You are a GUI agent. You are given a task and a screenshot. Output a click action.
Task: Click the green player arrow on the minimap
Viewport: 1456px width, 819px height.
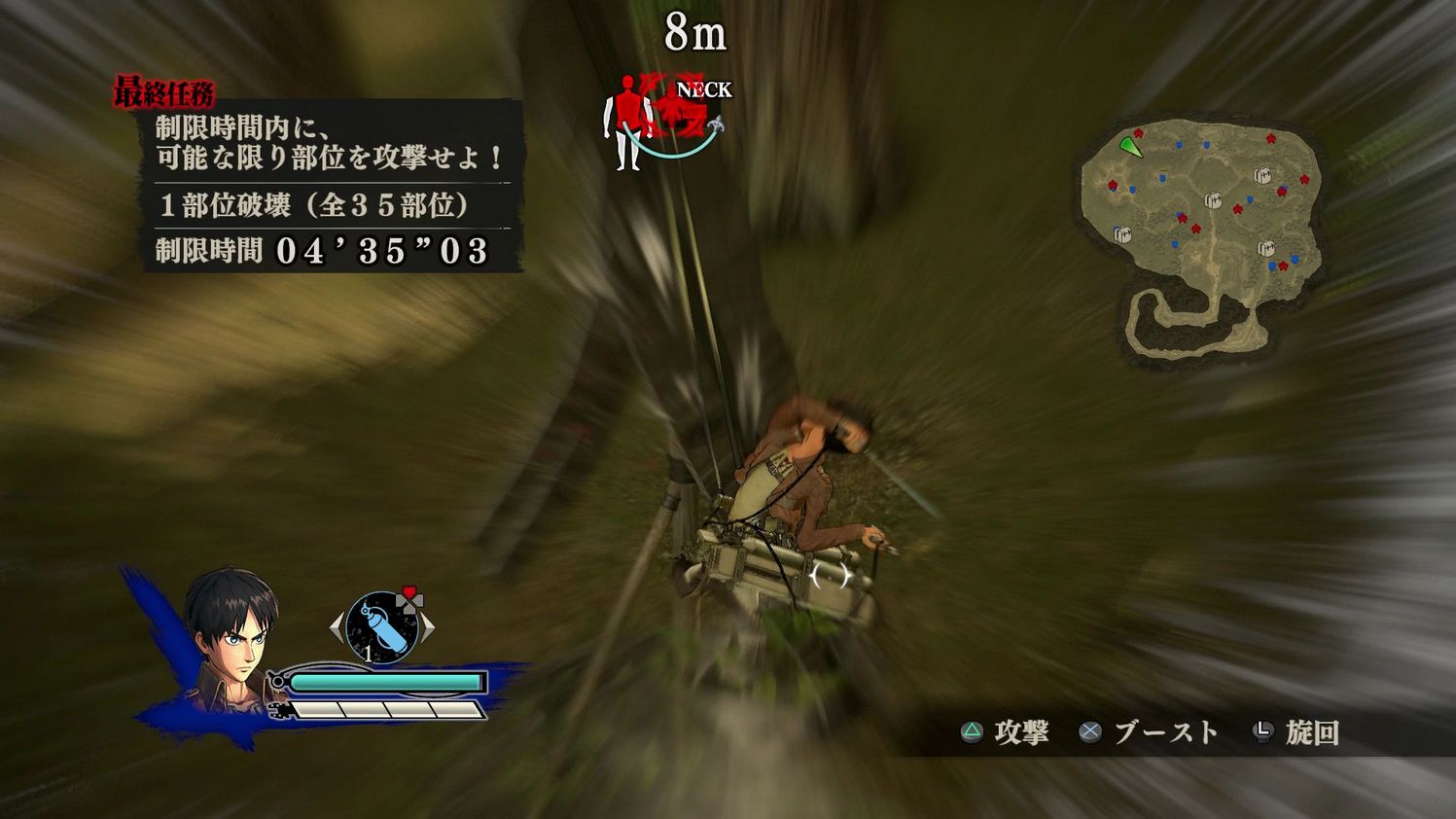tap(1128, 148)
